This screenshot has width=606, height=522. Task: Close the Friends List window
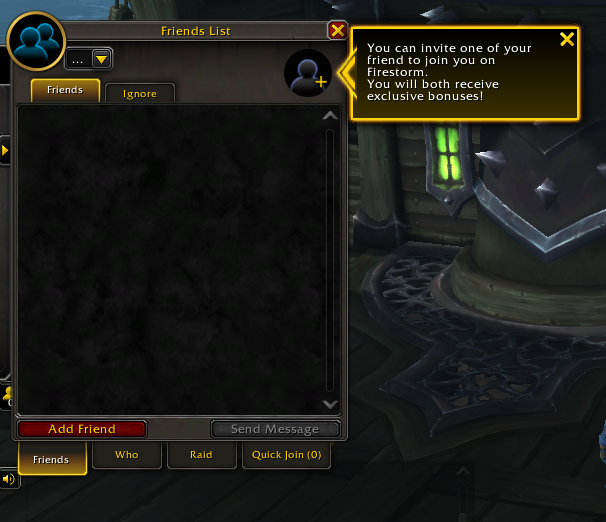coord(337,31)
